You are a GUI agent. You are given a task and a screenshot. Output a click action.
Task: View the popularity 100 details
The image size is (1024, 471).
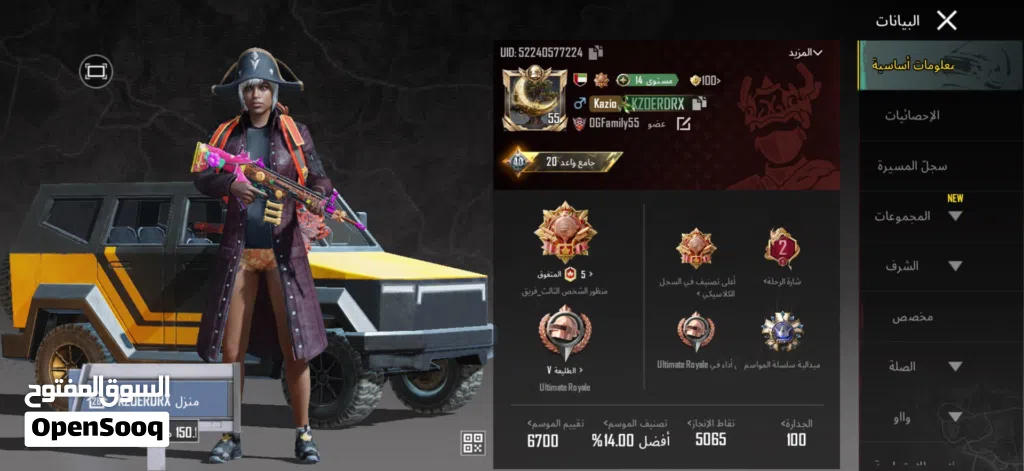(704, 80)
